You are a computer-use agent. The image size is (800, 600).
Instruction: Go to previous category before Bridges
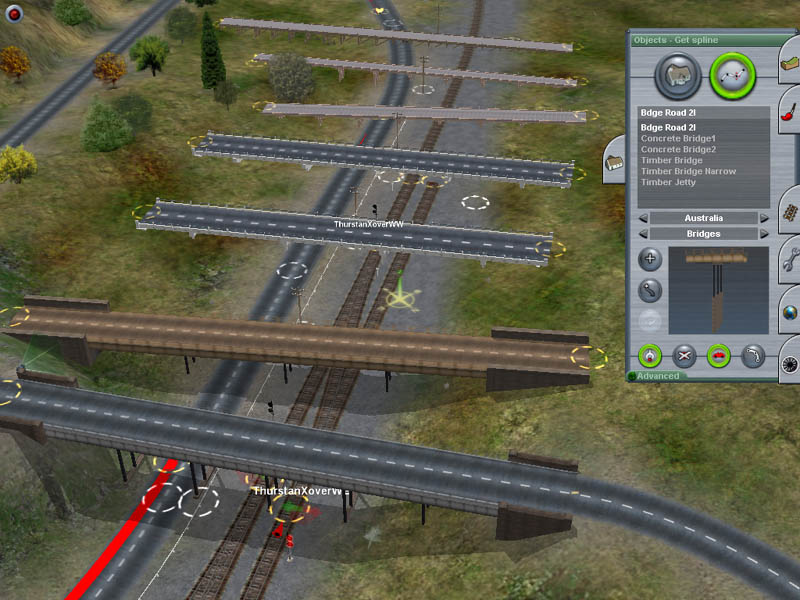pyautogui.click(x=643, y=234)
